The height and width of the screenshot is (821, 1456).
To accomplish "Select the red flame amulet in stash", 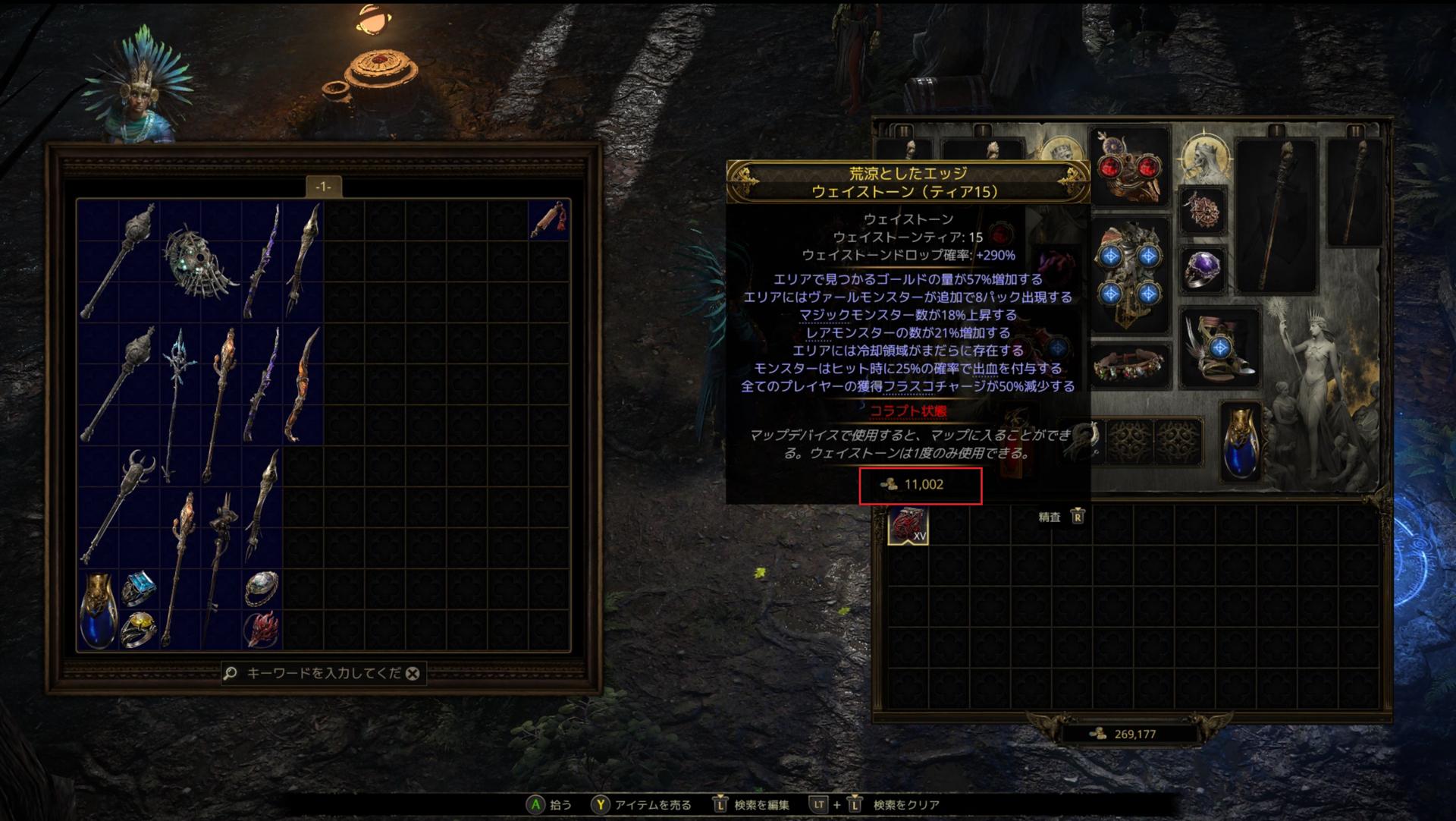I will point(262,629).
